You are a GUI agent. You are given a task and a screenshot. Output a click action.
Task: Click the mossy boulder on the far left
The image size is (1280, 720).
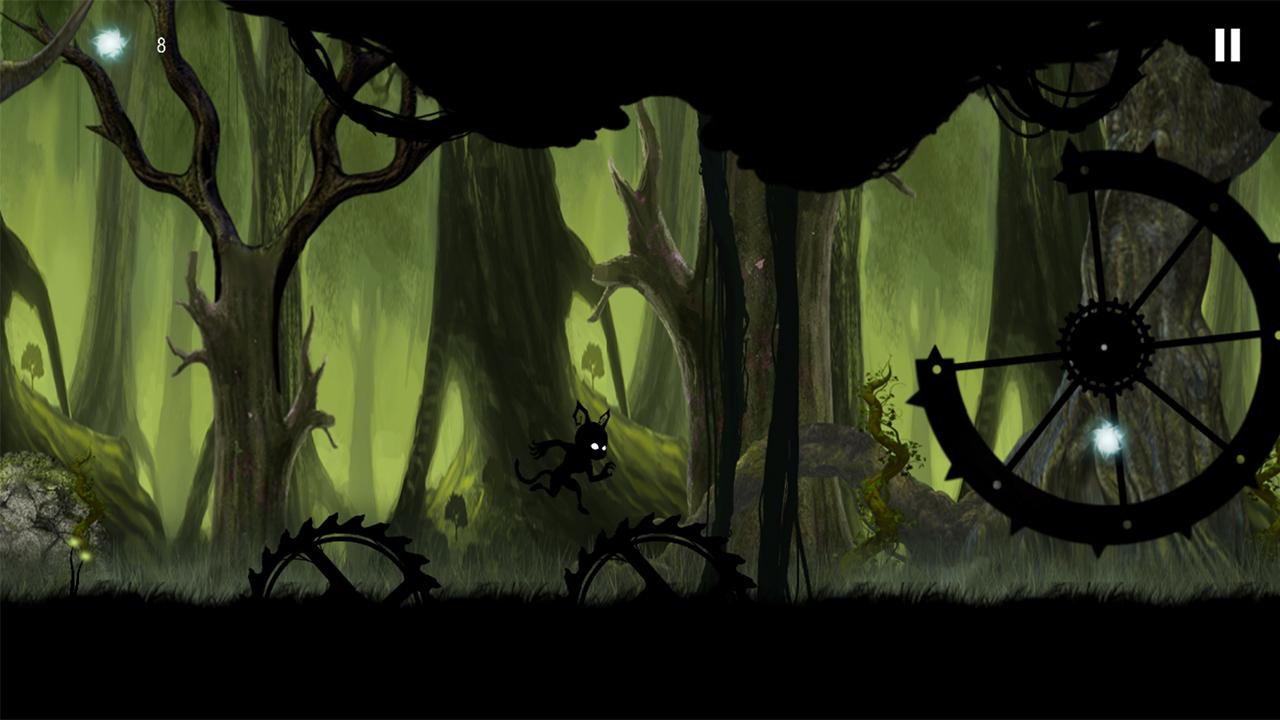(x=30, y=510)
